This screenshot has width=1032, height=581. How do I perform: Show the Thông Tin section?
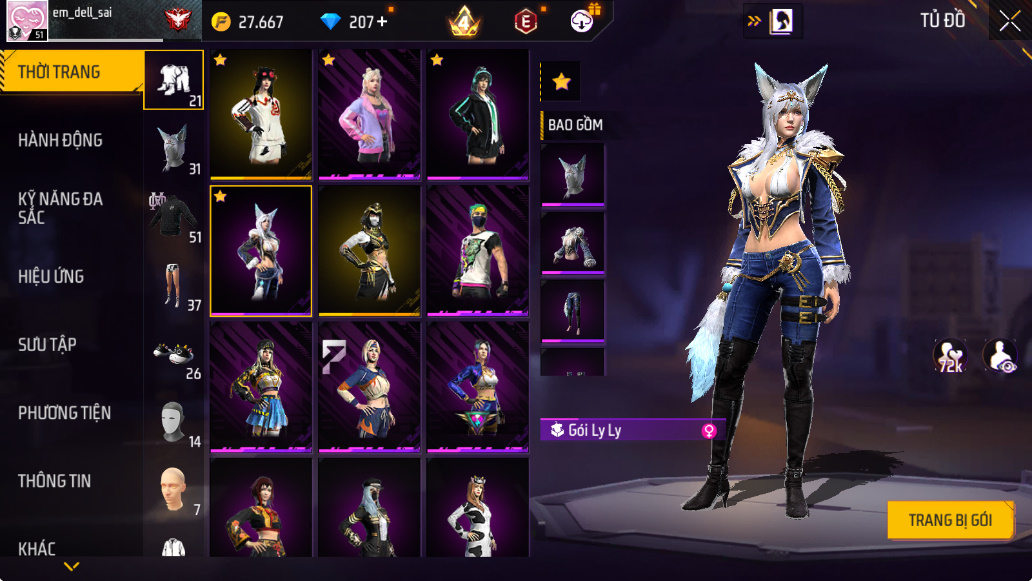click(54, 480)
